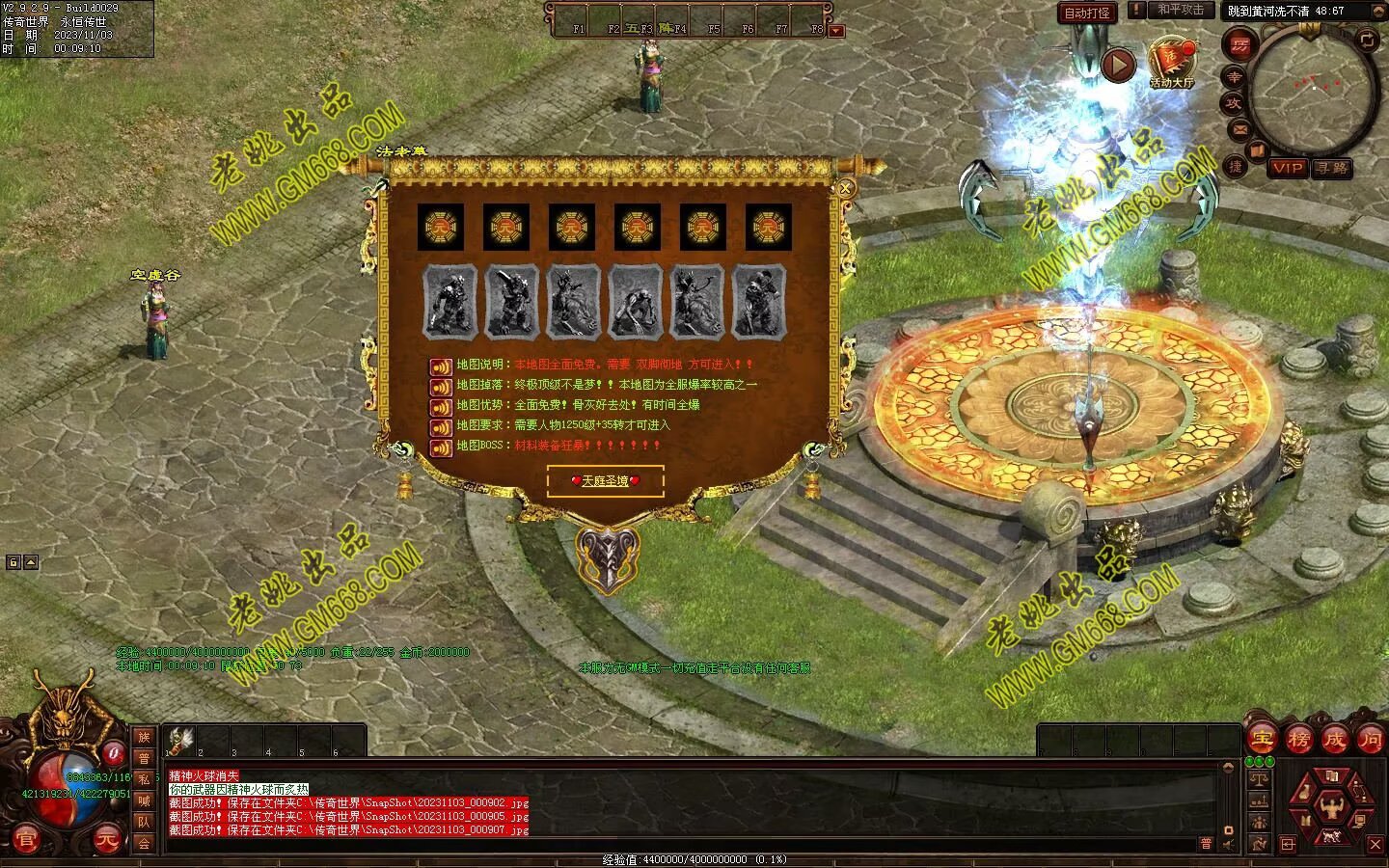The height and width of the screenshot is (868, 1389).
Task: Open the 榜 rankings button
Action: (x=1298, y=740)
